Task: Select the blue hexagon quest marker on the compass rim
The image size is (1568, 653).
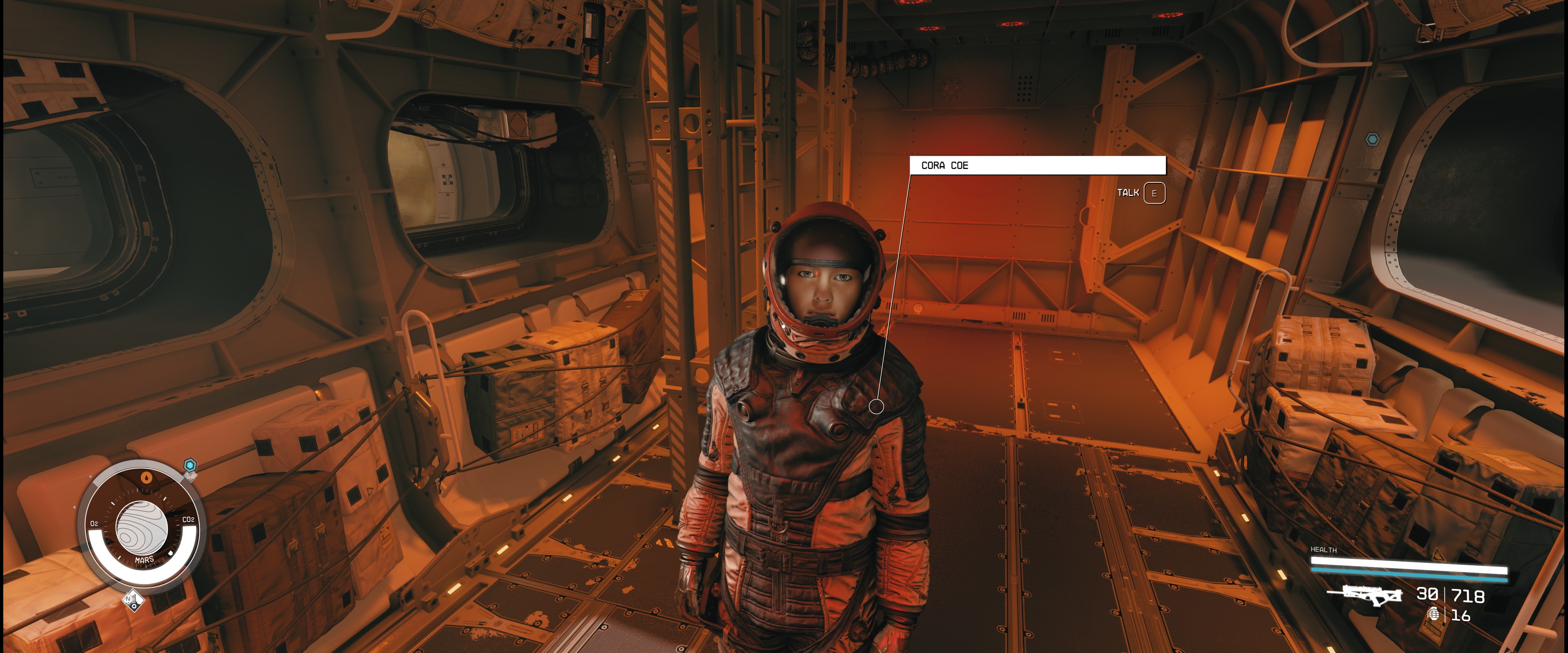Action: tap(190, 466)
